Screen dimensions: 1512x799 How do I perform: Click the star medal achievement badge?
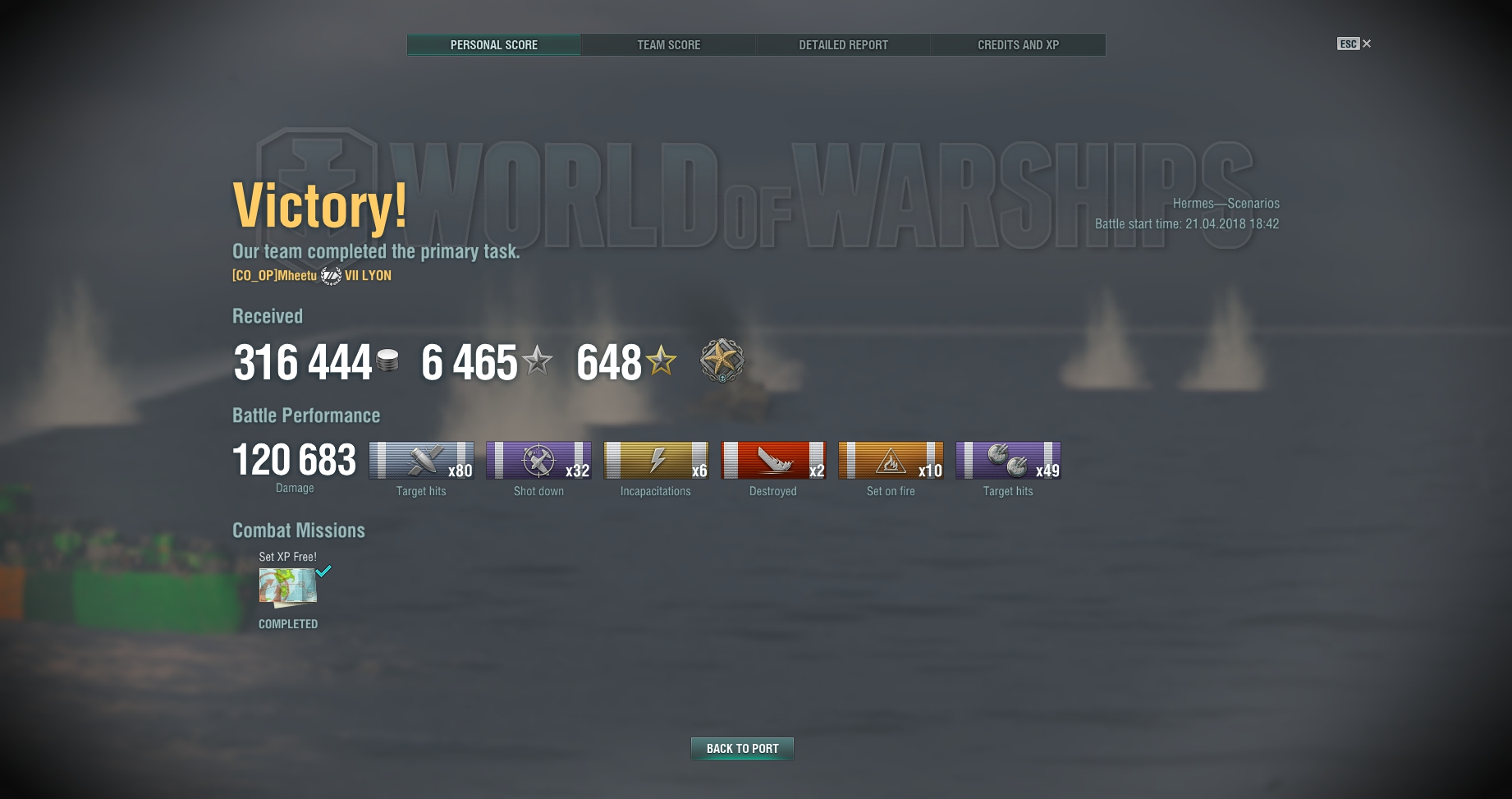tap(722, 360)
